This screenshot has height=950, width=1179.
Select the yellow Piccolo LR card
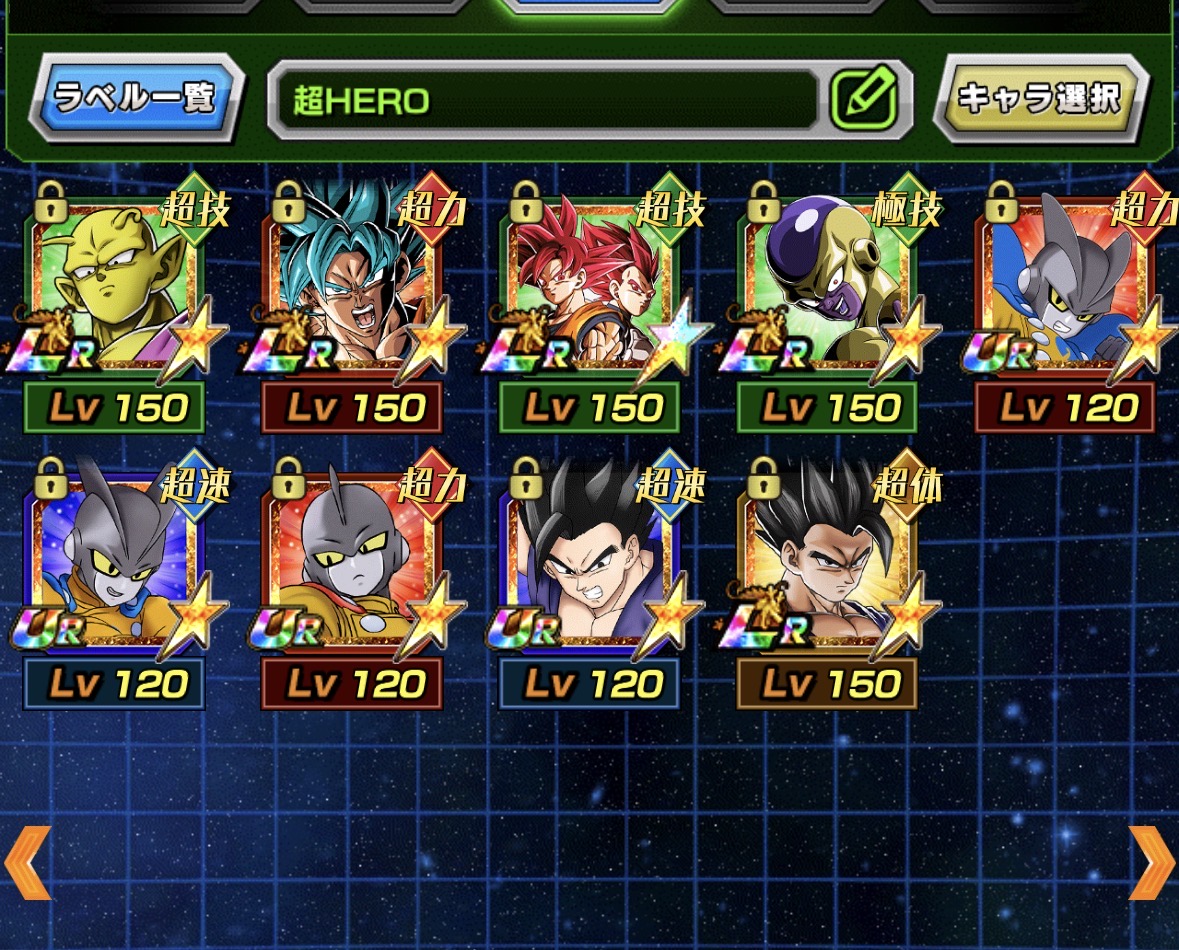pos(117,290)
